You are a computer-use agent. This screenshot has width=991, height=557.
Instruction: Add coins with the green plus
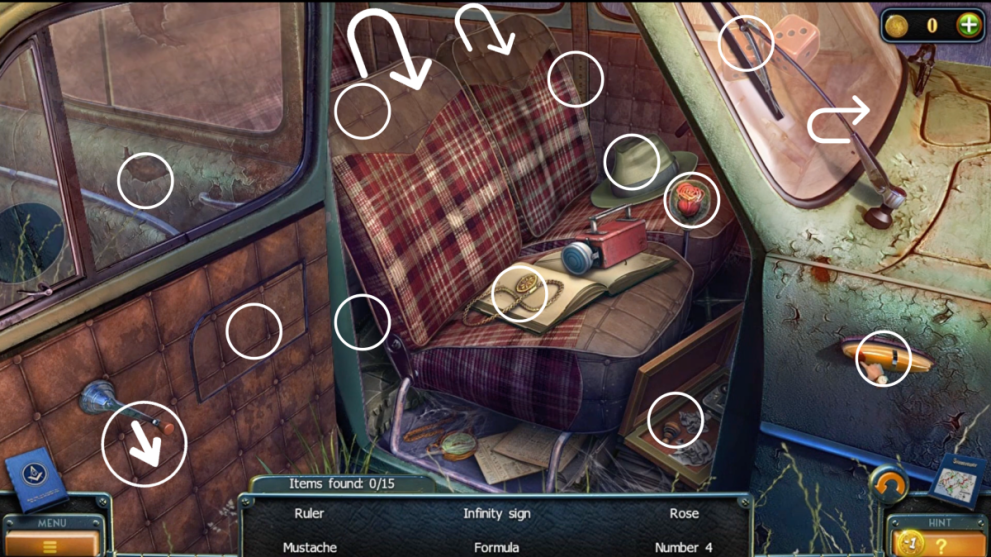(968, 25)
